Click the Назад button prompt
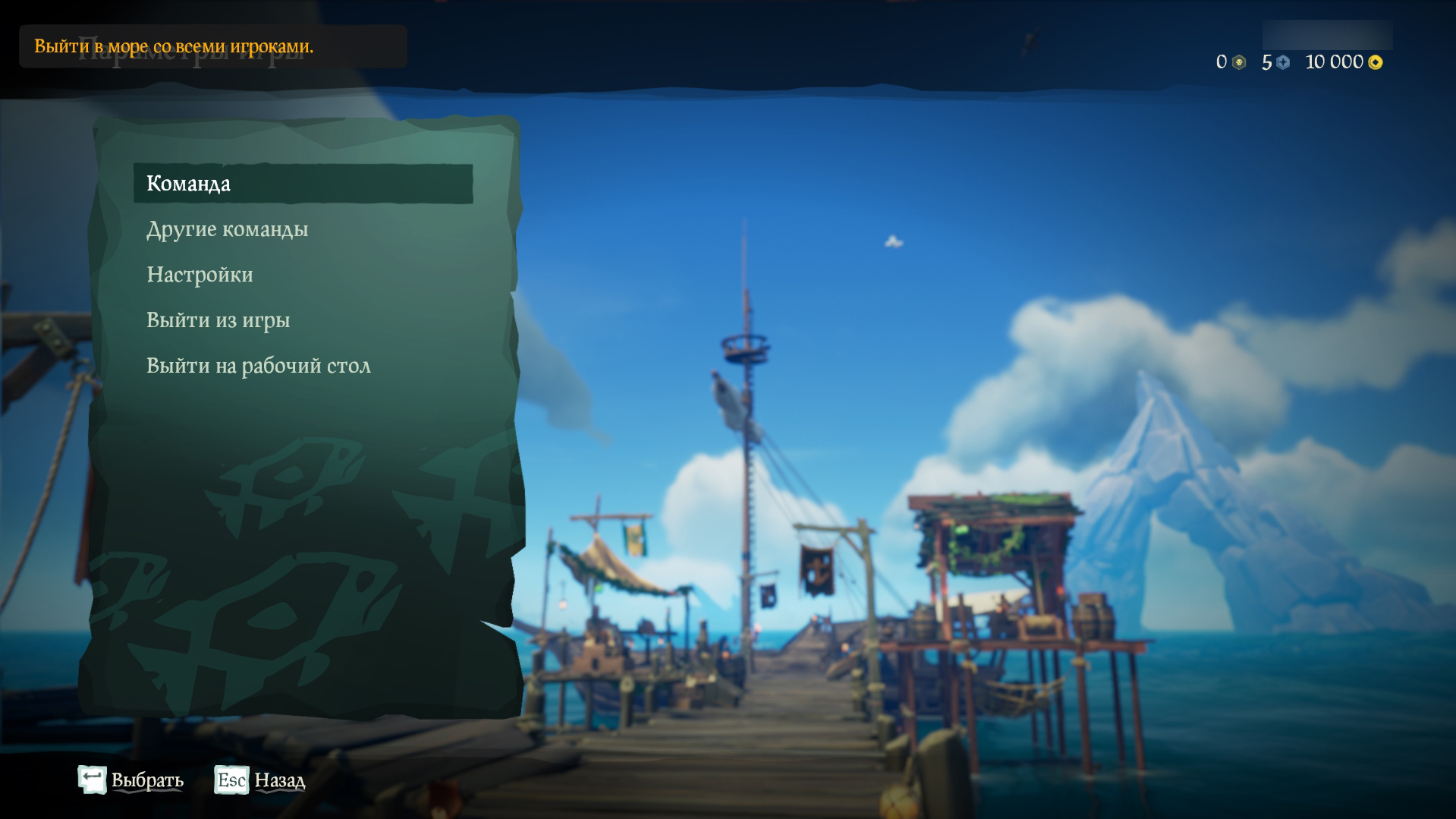 pos(278,780)
